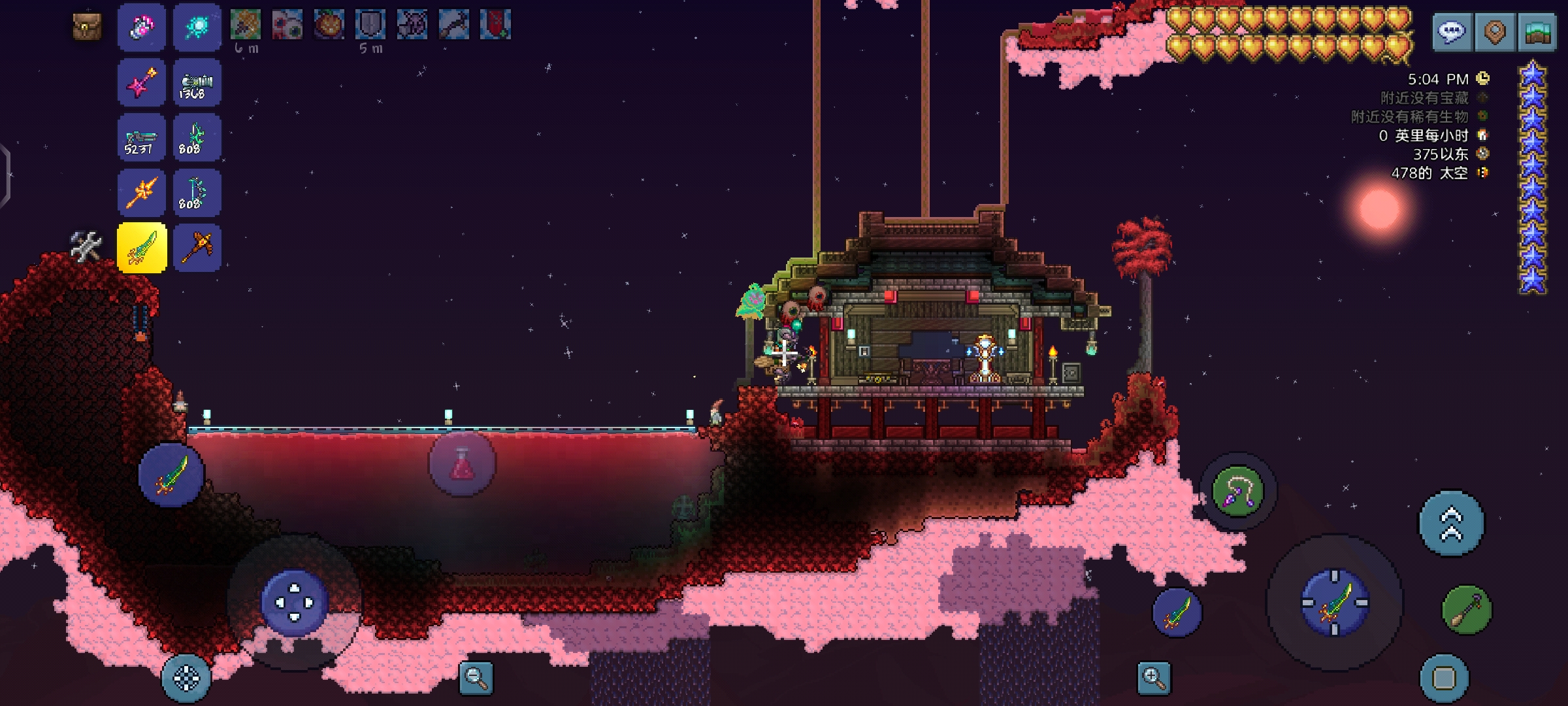This screenshot has height=706, width=1568.
Task: Zoom in with the plus magnifier
Action: point(1154,677)
